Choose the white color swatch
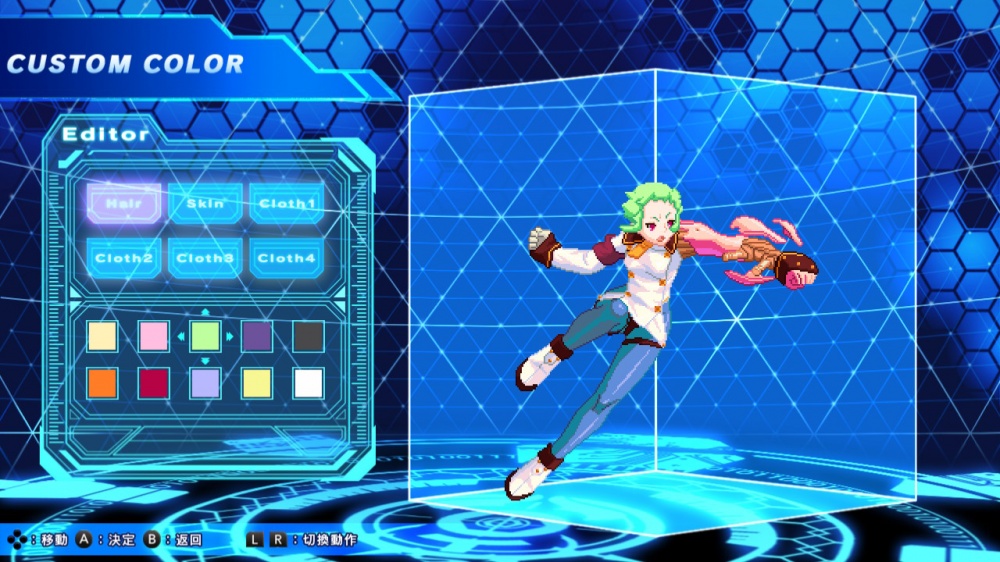1000x562 pixels. point(309,383)
